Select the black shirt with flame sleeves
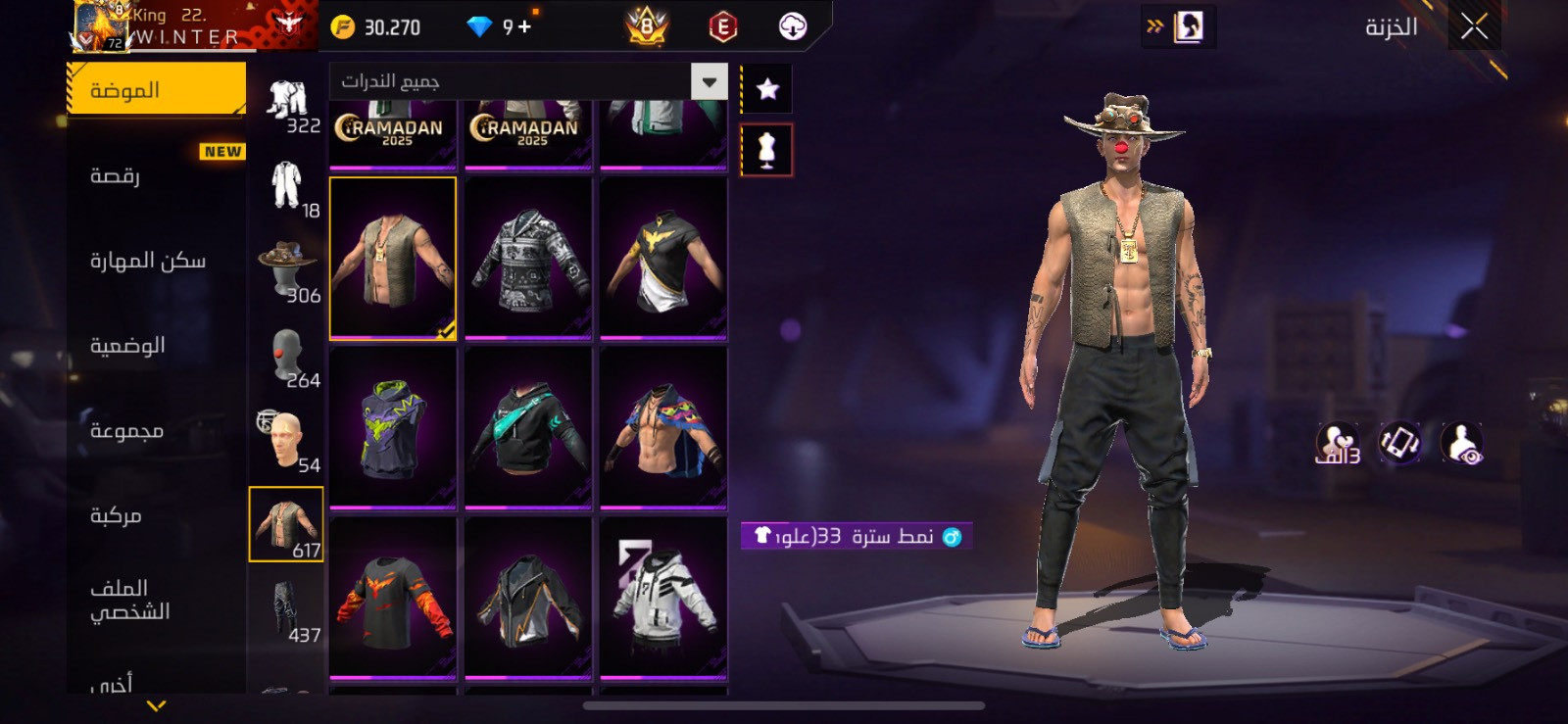 pyautogui.click(x=393, y=598)
